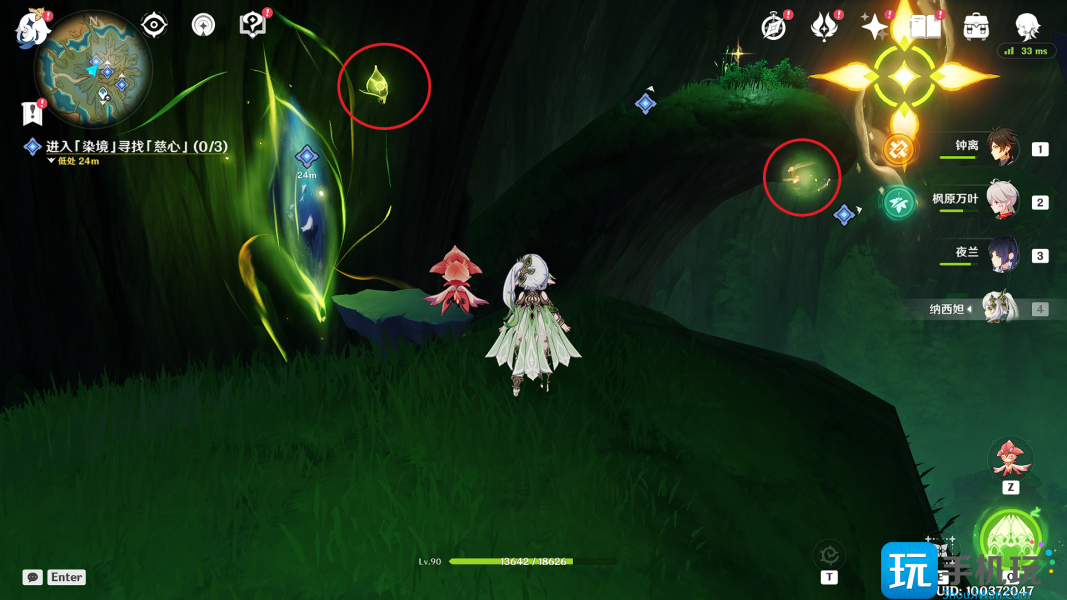
Task: Open the adventurer handbook book icon
Action: [x=925, y=27]
